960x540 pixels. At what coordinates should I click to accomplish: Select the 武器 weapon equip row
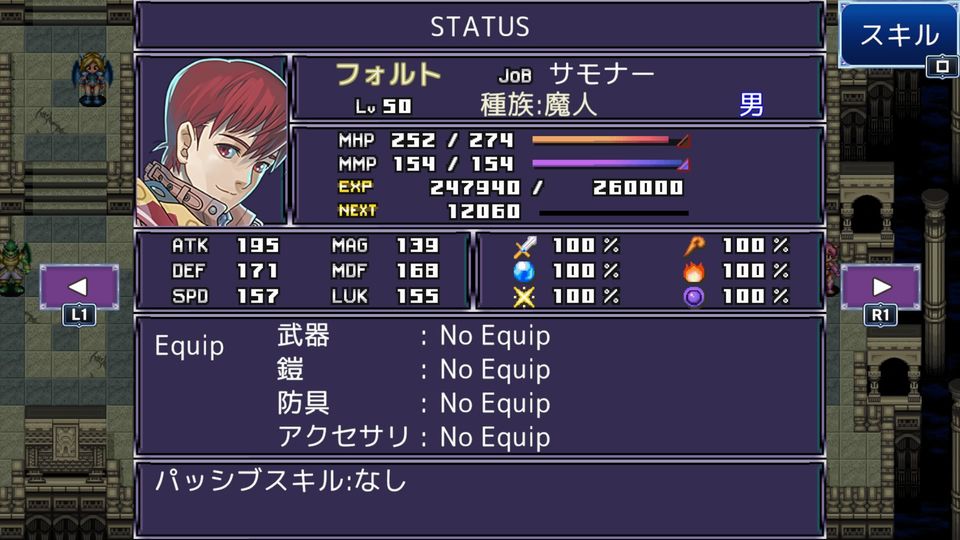click(x=413, y=336)
